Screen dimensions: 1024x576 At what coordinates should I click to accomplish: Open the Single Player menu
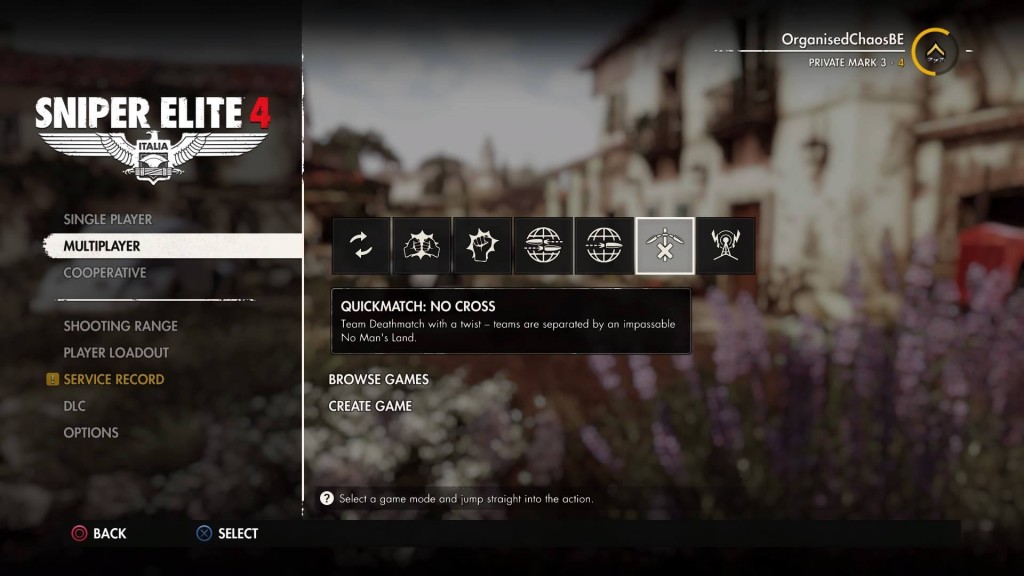pos(108,219)
